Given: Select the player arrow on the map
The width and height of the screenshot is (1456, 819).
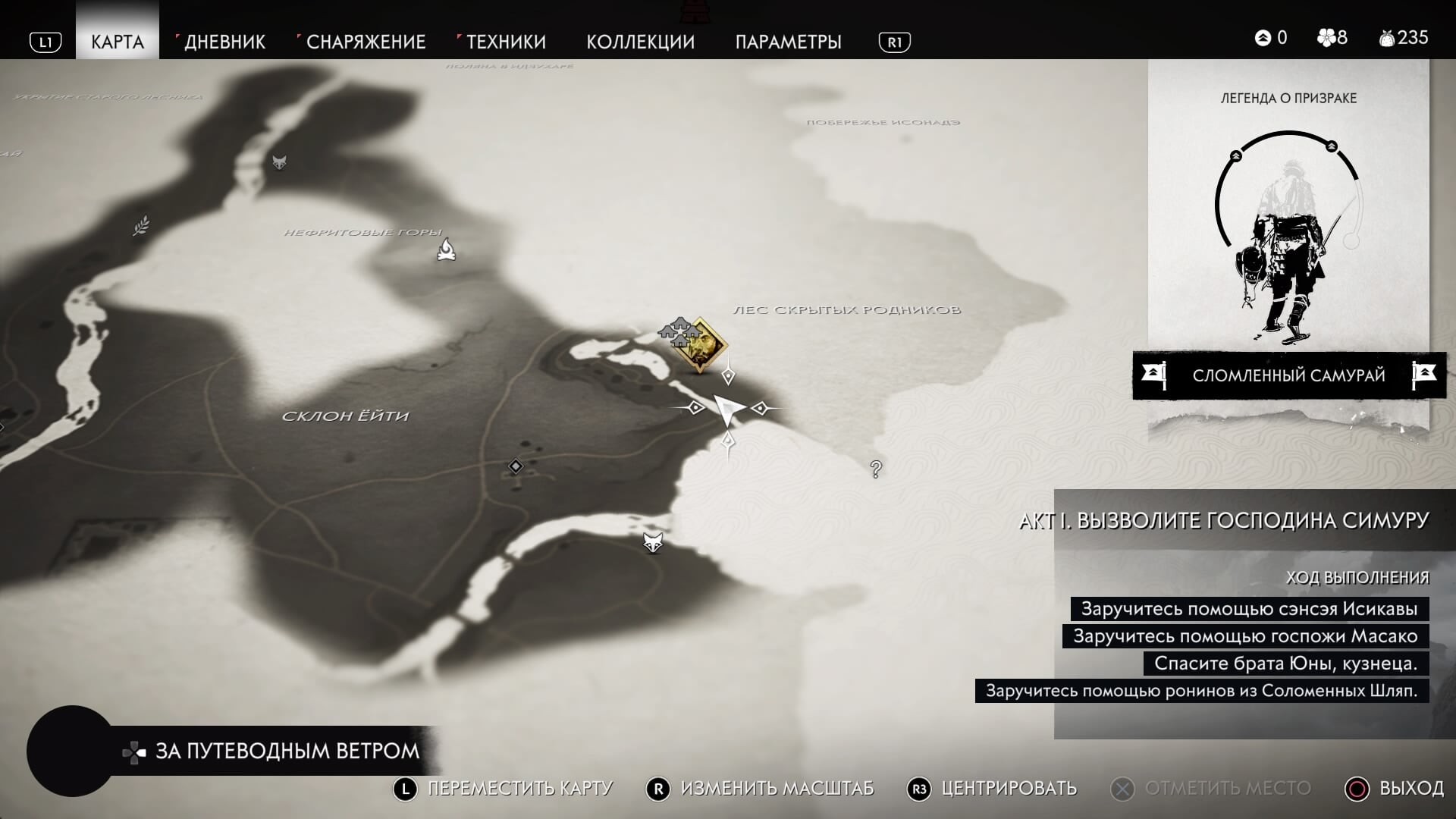Looking at the screenshot, I should point(728,409).
